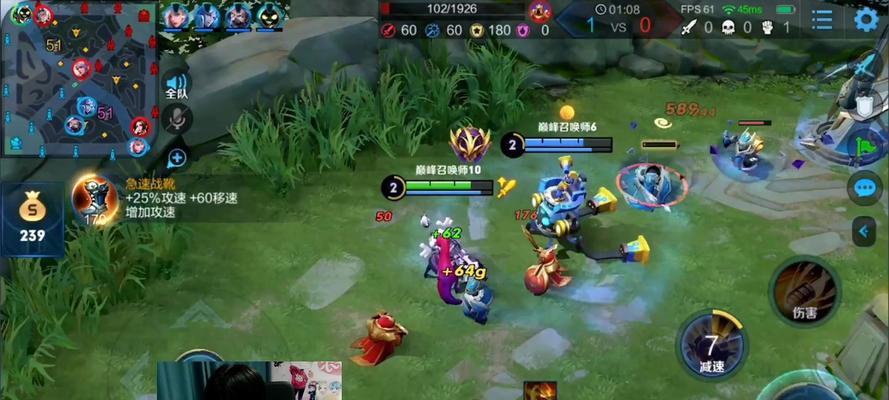Show the scoreboard list
This screenshot has height=400, width=889.
click(822, 18)
